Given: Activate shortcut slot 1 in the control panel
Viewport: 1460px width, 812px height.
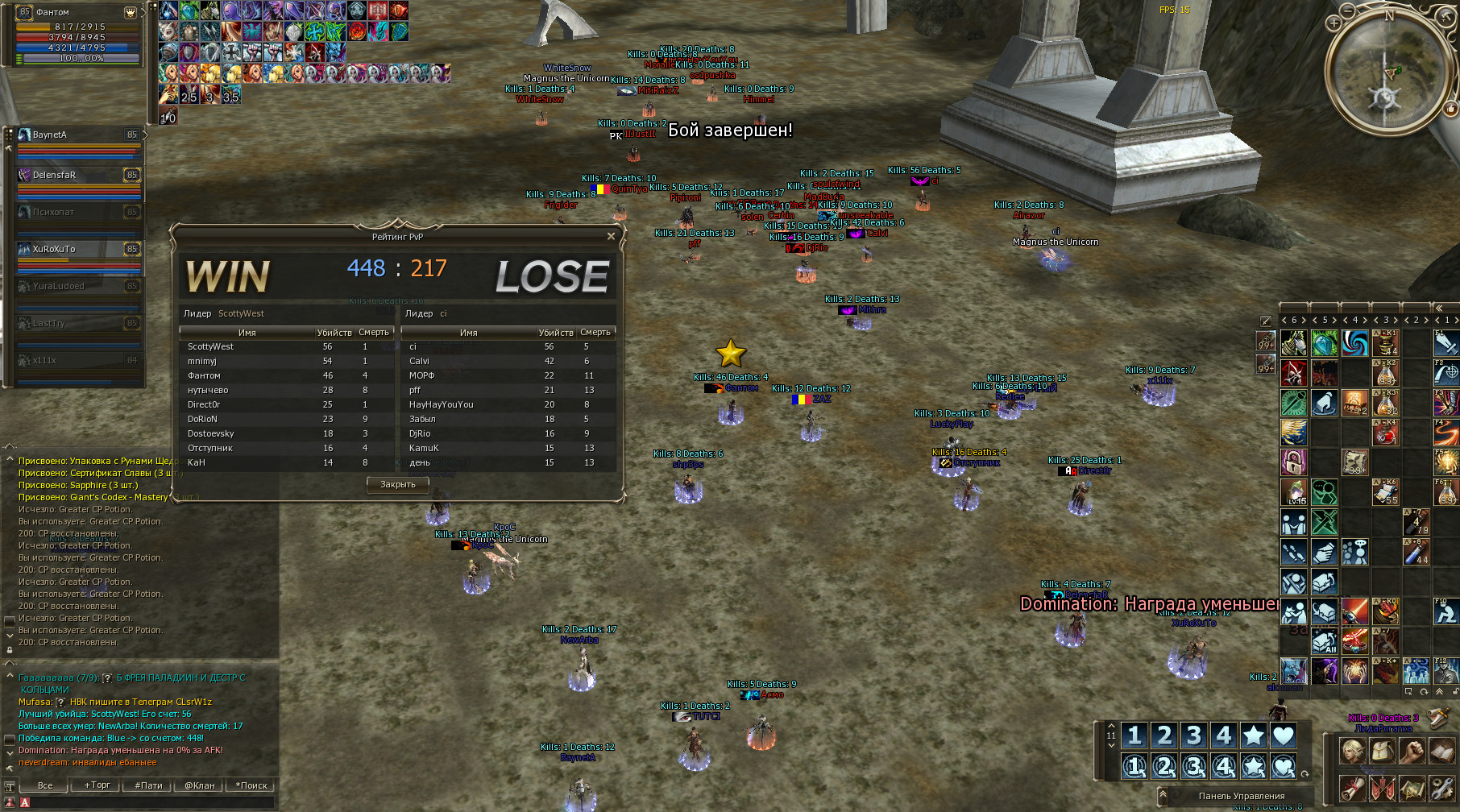Looking at the screenshot, I should (x=1136, y=735).
